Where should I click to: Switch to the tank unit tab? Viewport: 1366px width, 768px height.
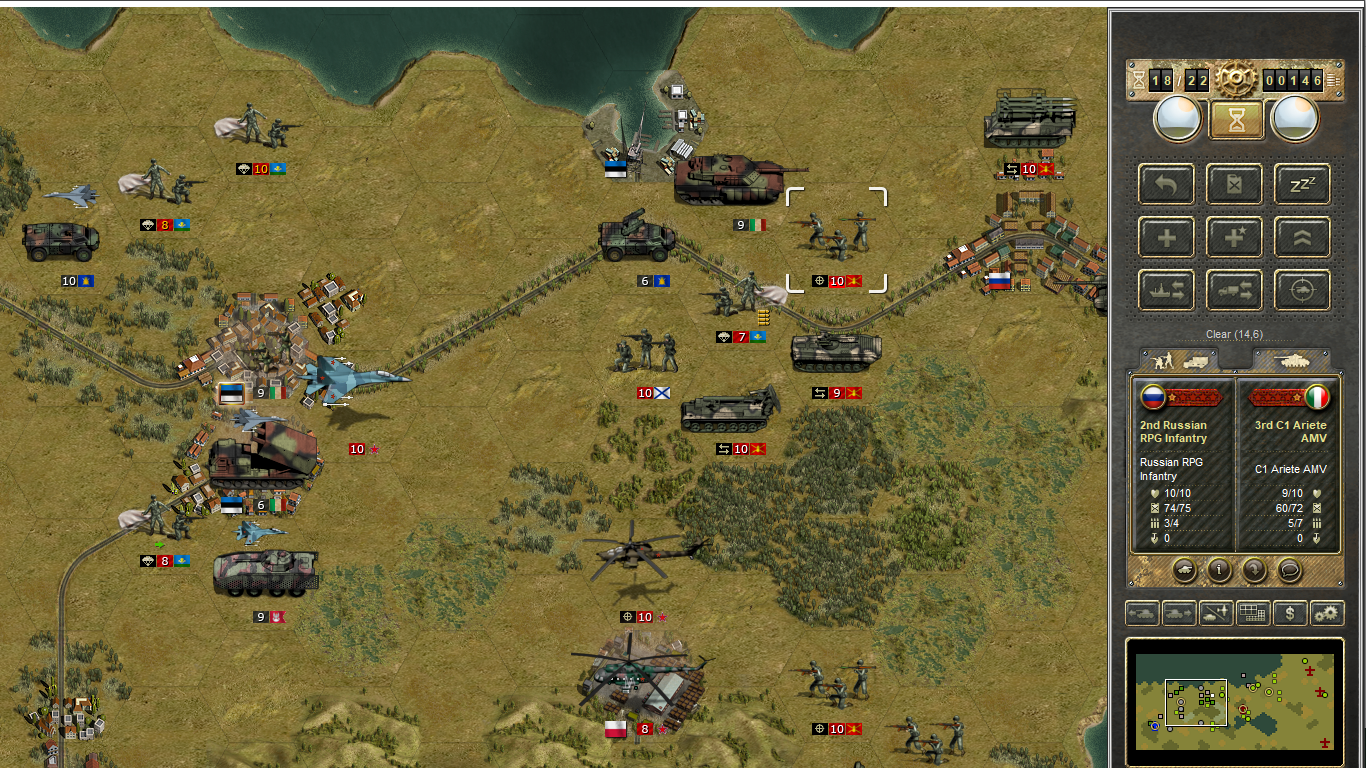tap(1292, 360)
